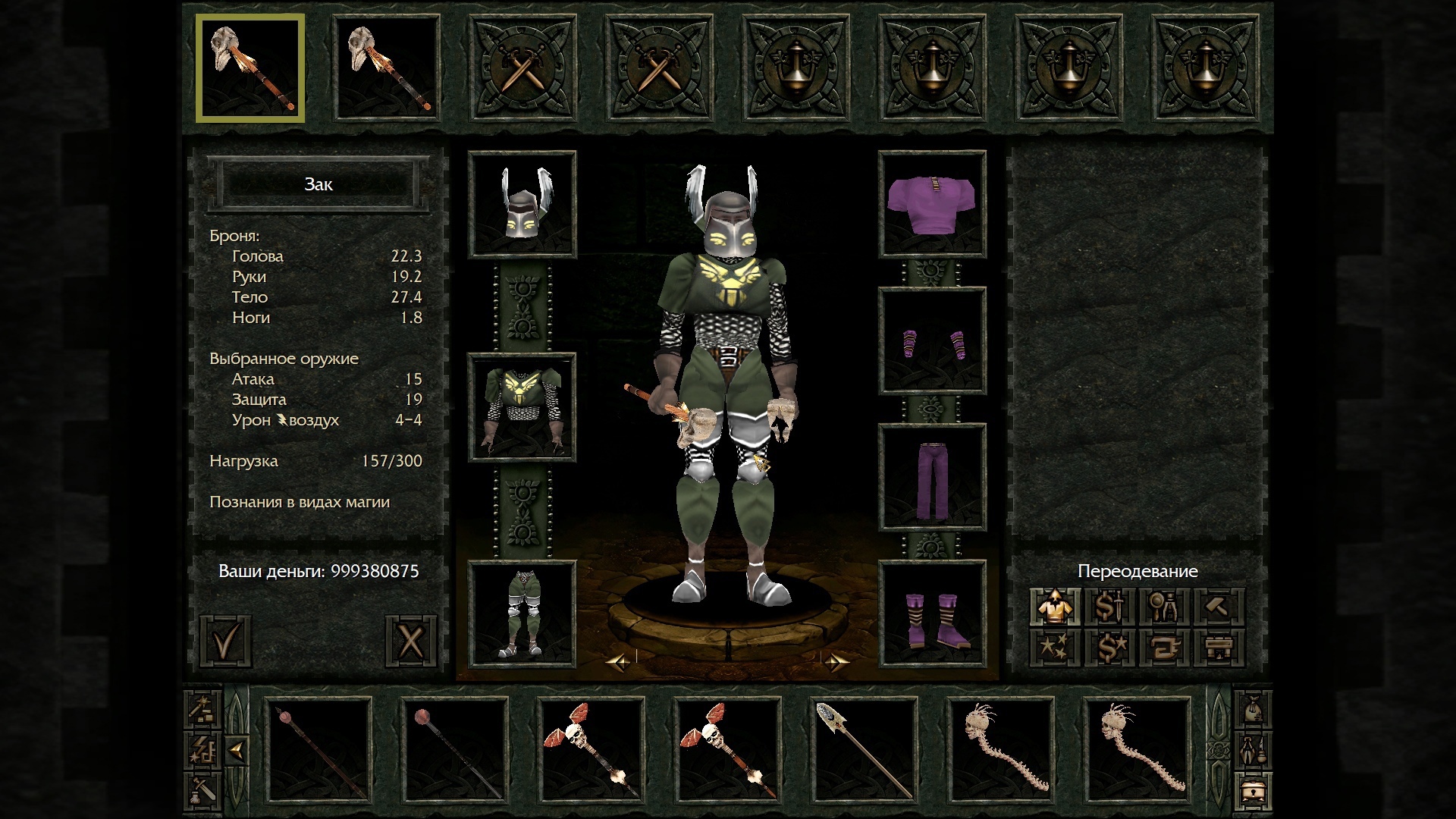Rotate the character model left
Viewport: 1456px width, 819px height.
(618, 663)
